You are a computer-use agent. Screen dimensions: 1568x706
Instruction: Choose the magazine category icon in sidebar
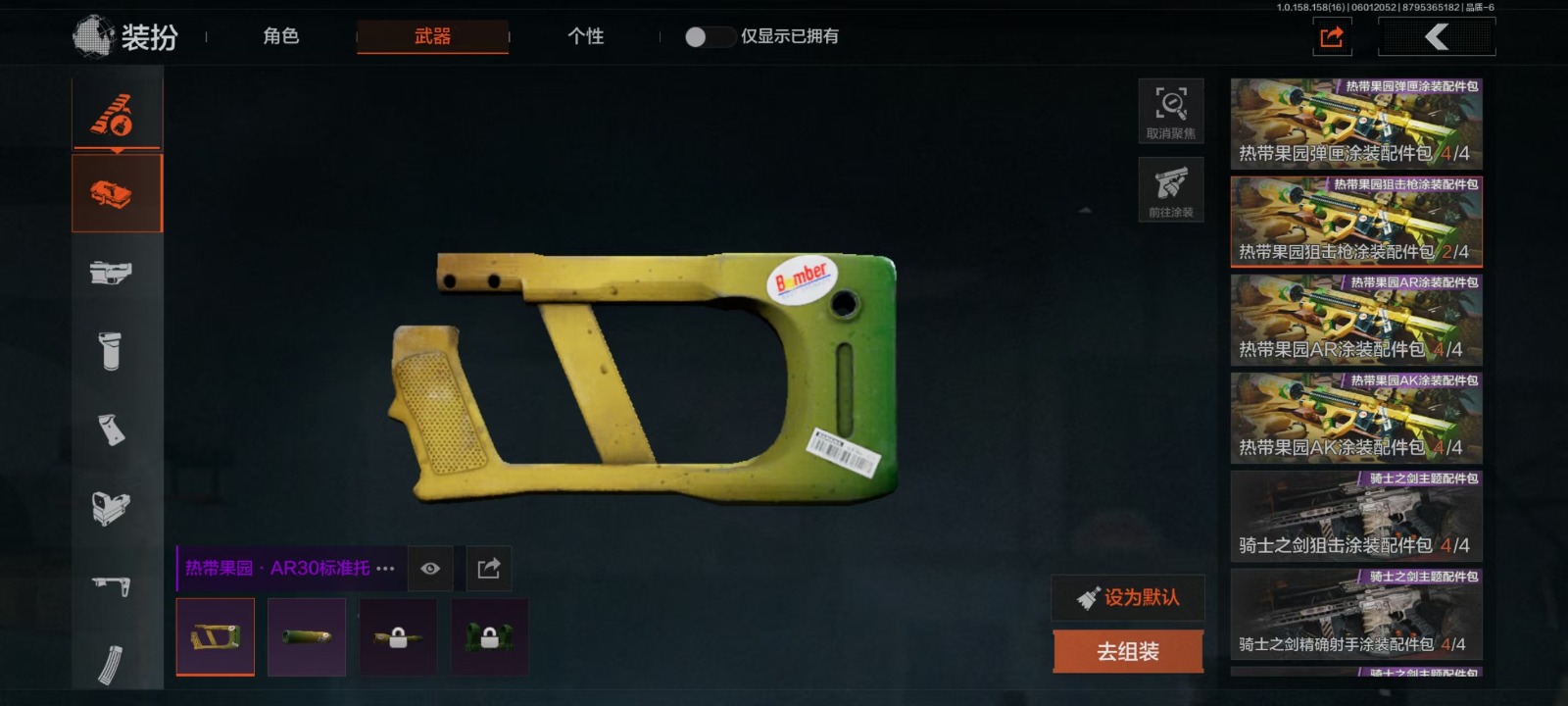pos(111,664)
